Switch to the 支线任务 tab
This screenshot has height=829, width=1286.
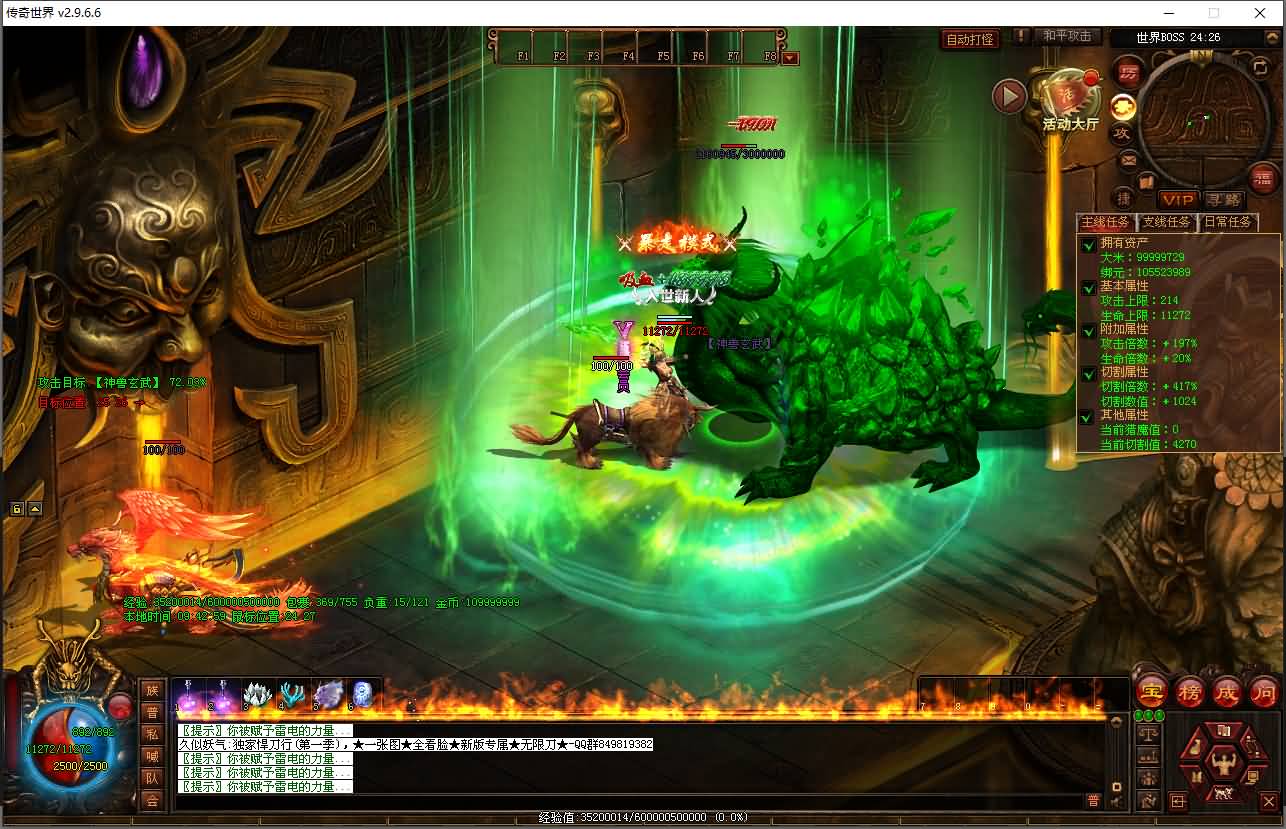point(1166,222)
